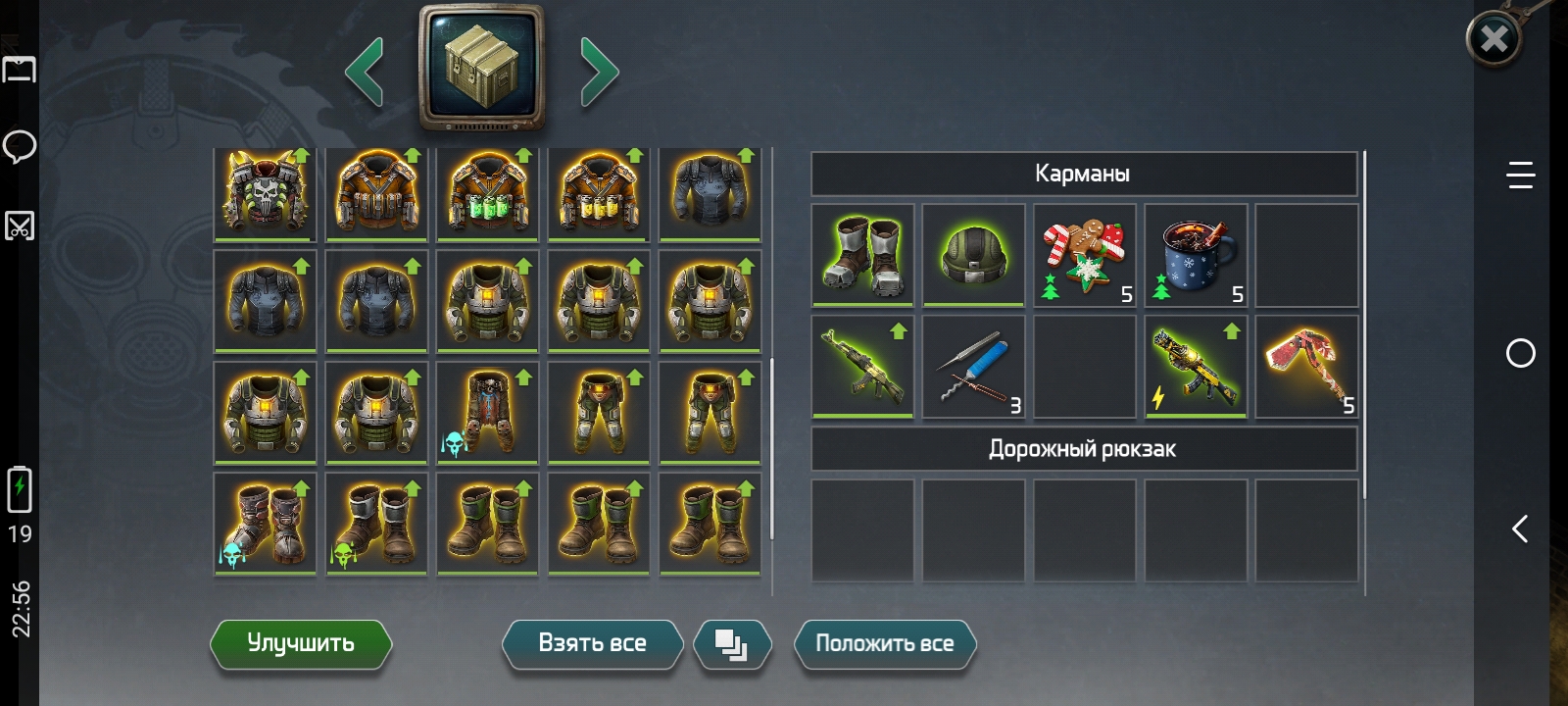Choose the yellow weapon with lightning icon
The image size is (1568, 706).
pyautogui.click(x=1196, y=367)
